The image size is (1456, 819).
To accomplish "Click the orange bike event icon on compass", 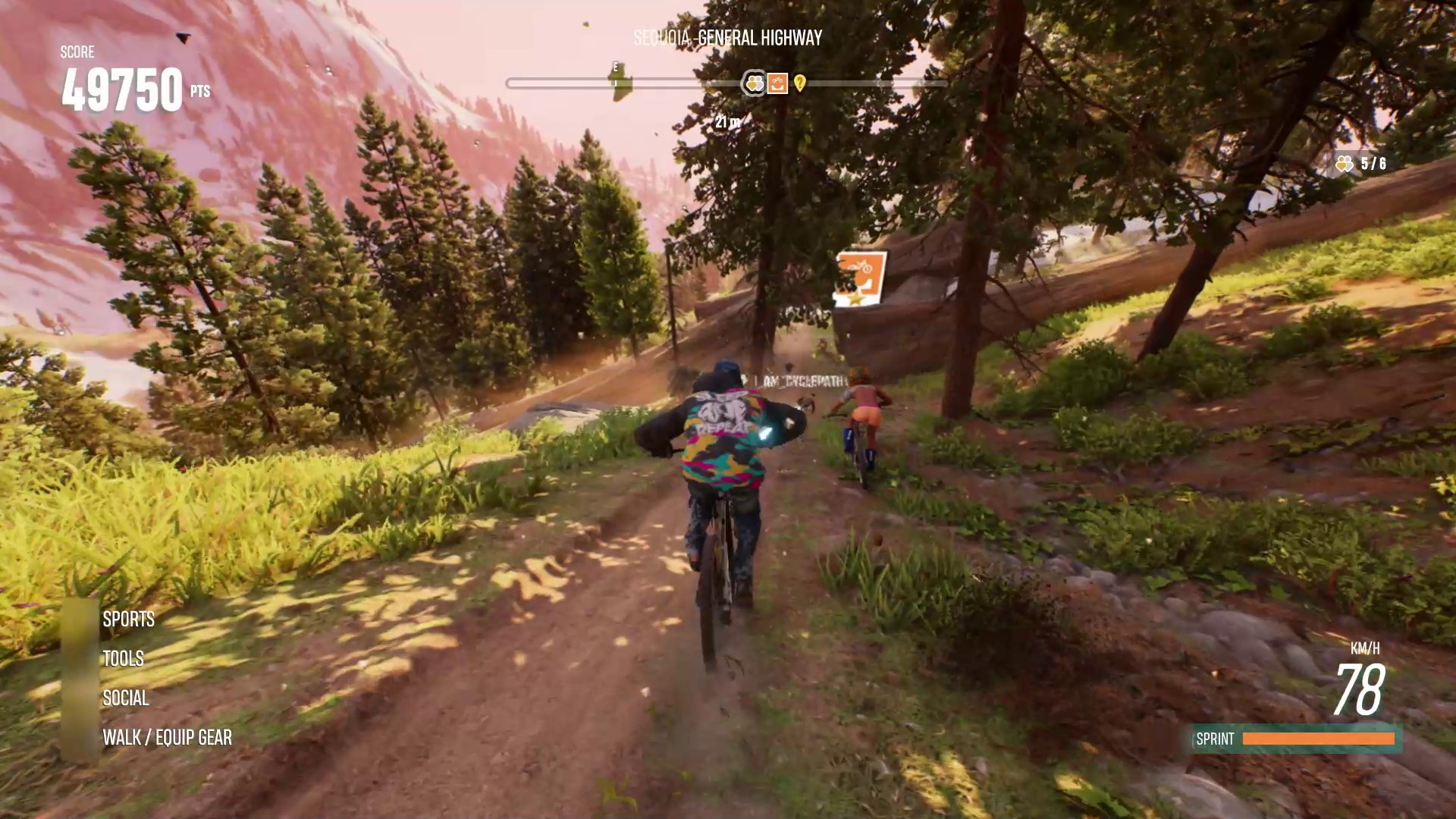I will [777, 83].
